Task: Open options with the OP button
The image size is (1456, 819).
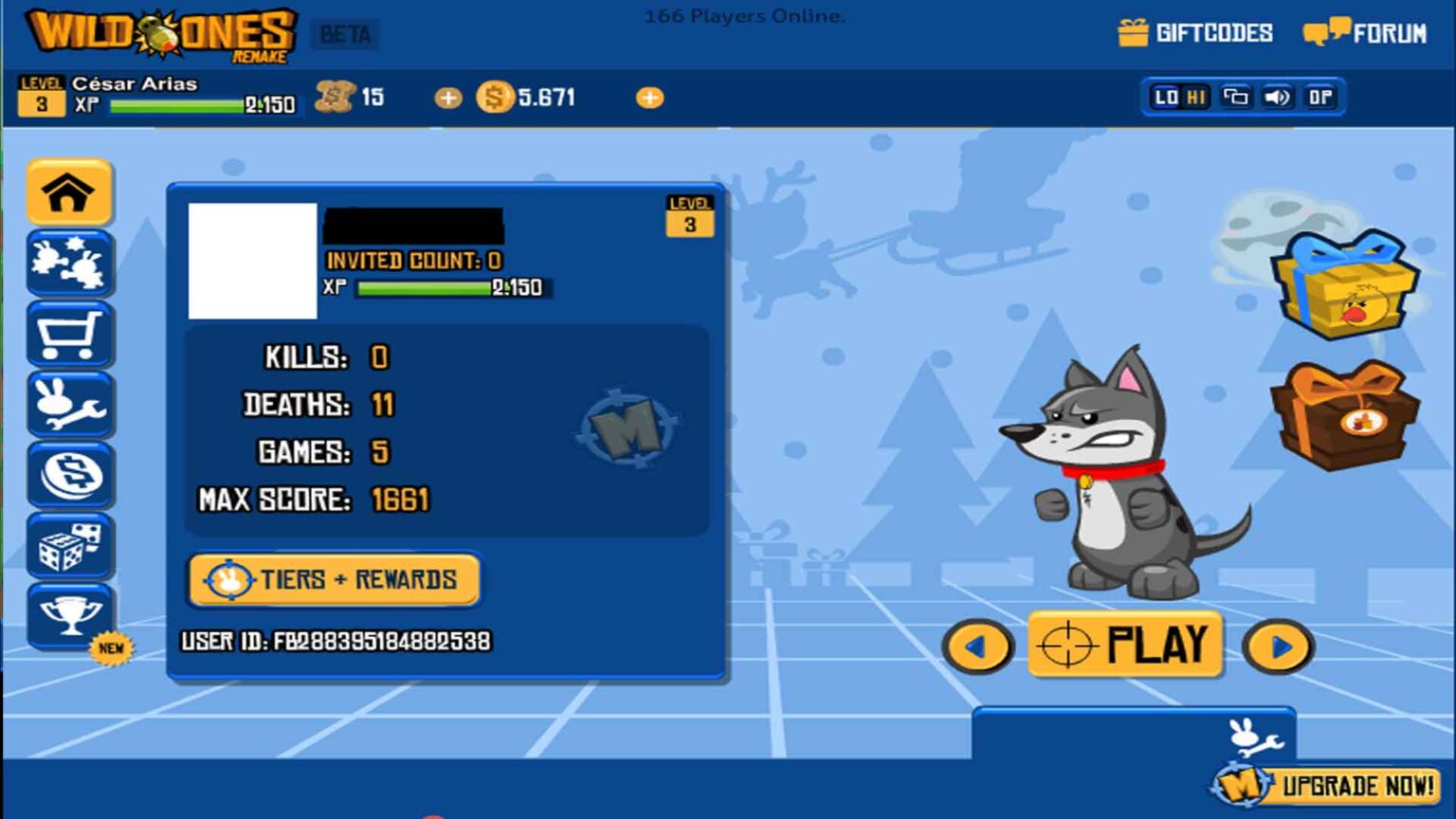Action: [1319, 96]
